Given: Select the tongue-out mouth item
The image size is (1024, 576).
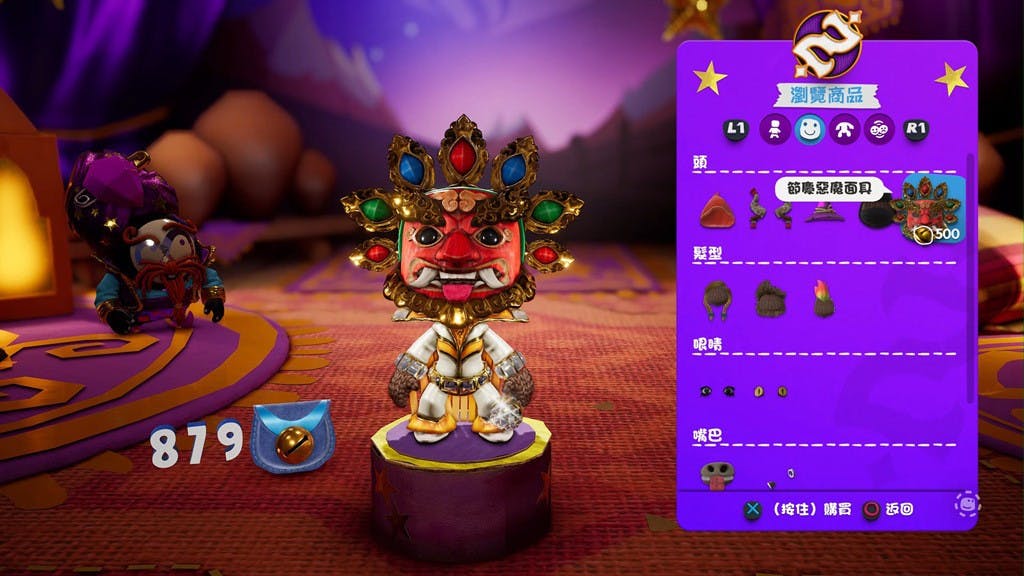Looking at the screenshot, I should point(716,474).
